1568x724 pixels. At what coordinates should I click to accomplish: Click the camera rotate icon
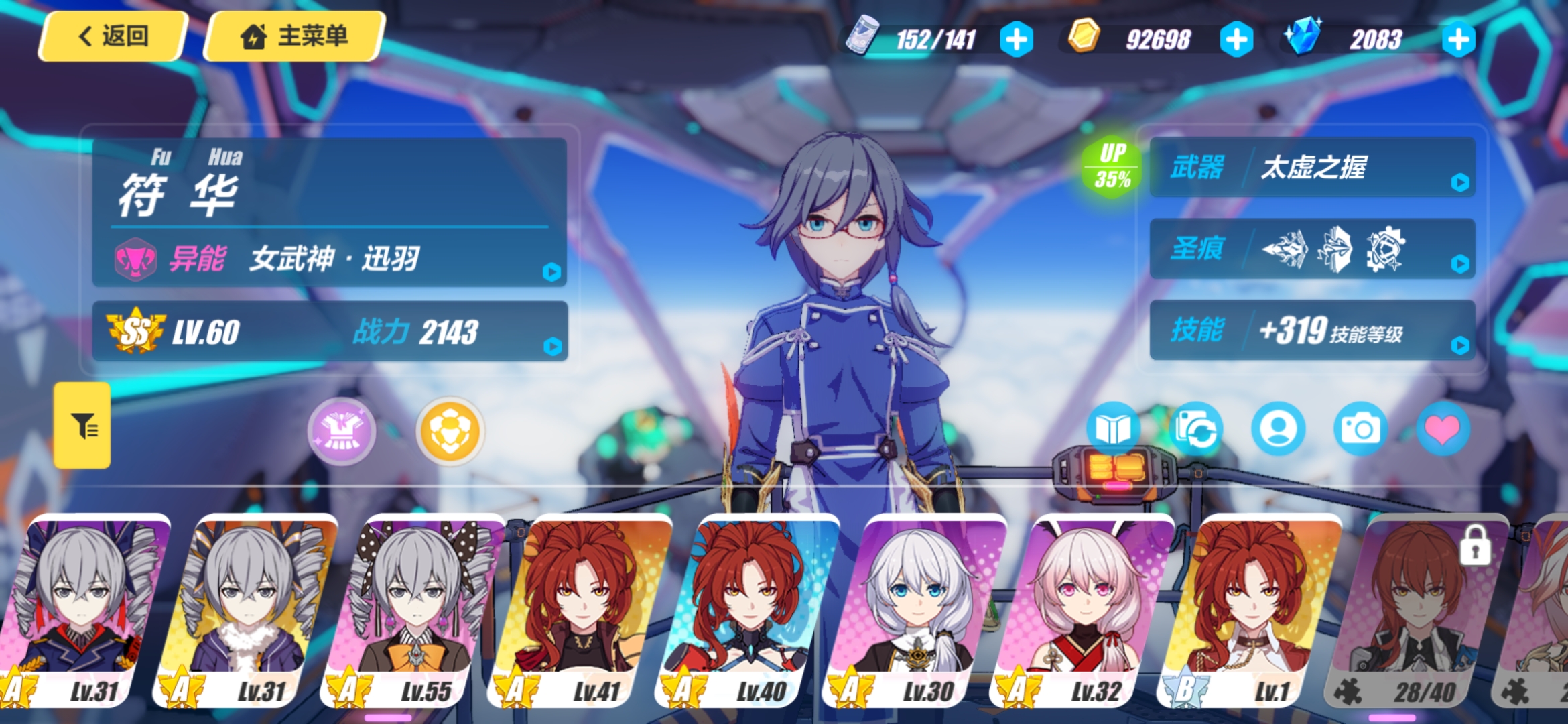tap(1196, 429)
